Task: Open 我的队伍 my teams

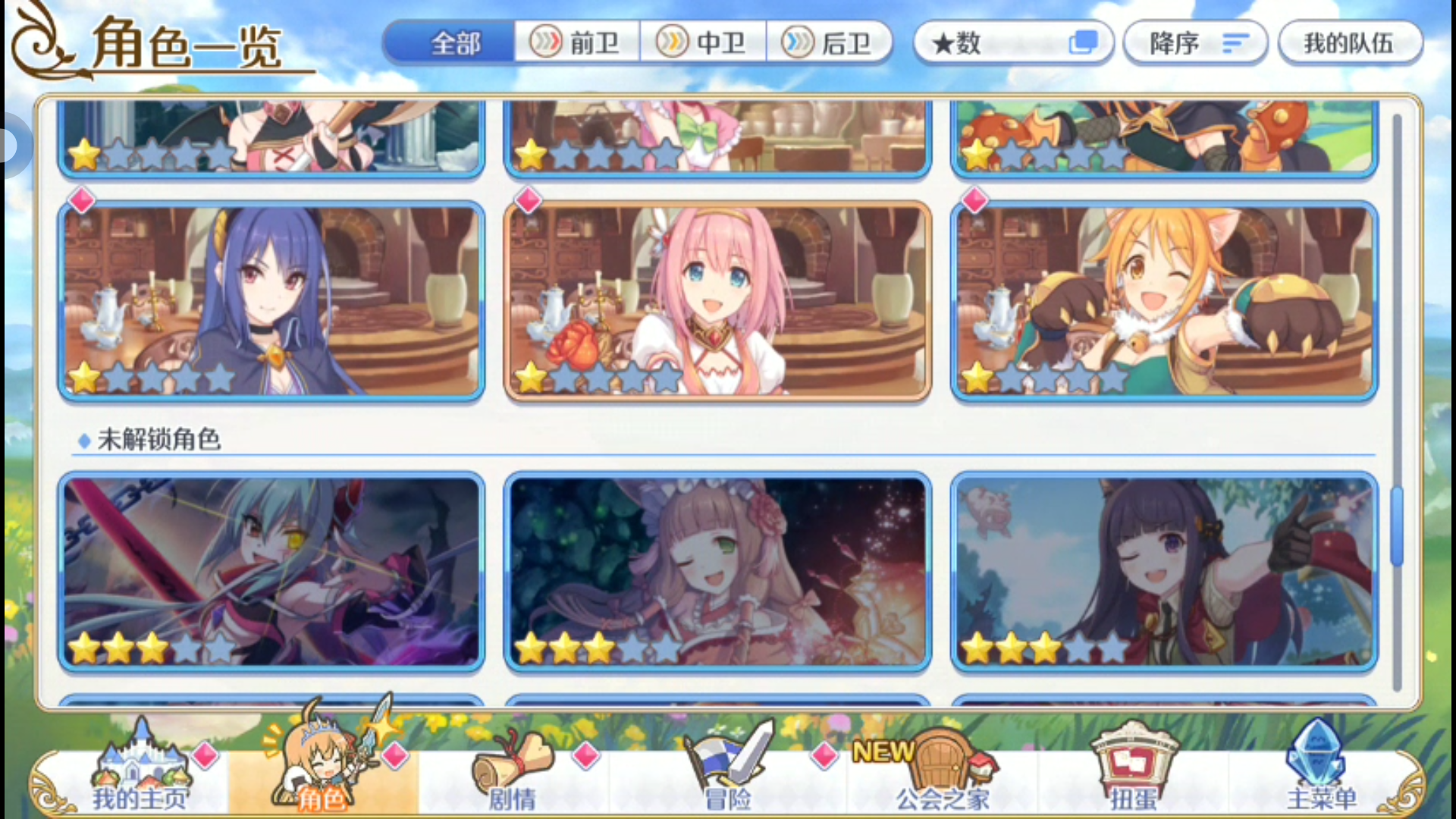Action: [1351, 42]
